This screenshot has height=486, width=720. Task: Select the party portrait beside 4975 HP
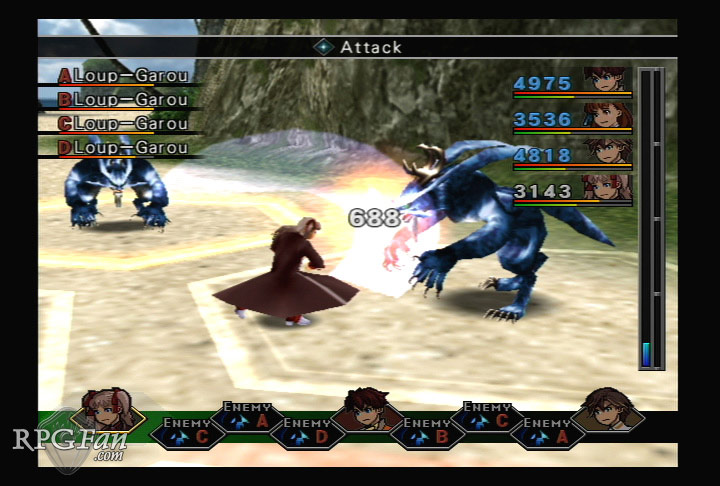606,80
